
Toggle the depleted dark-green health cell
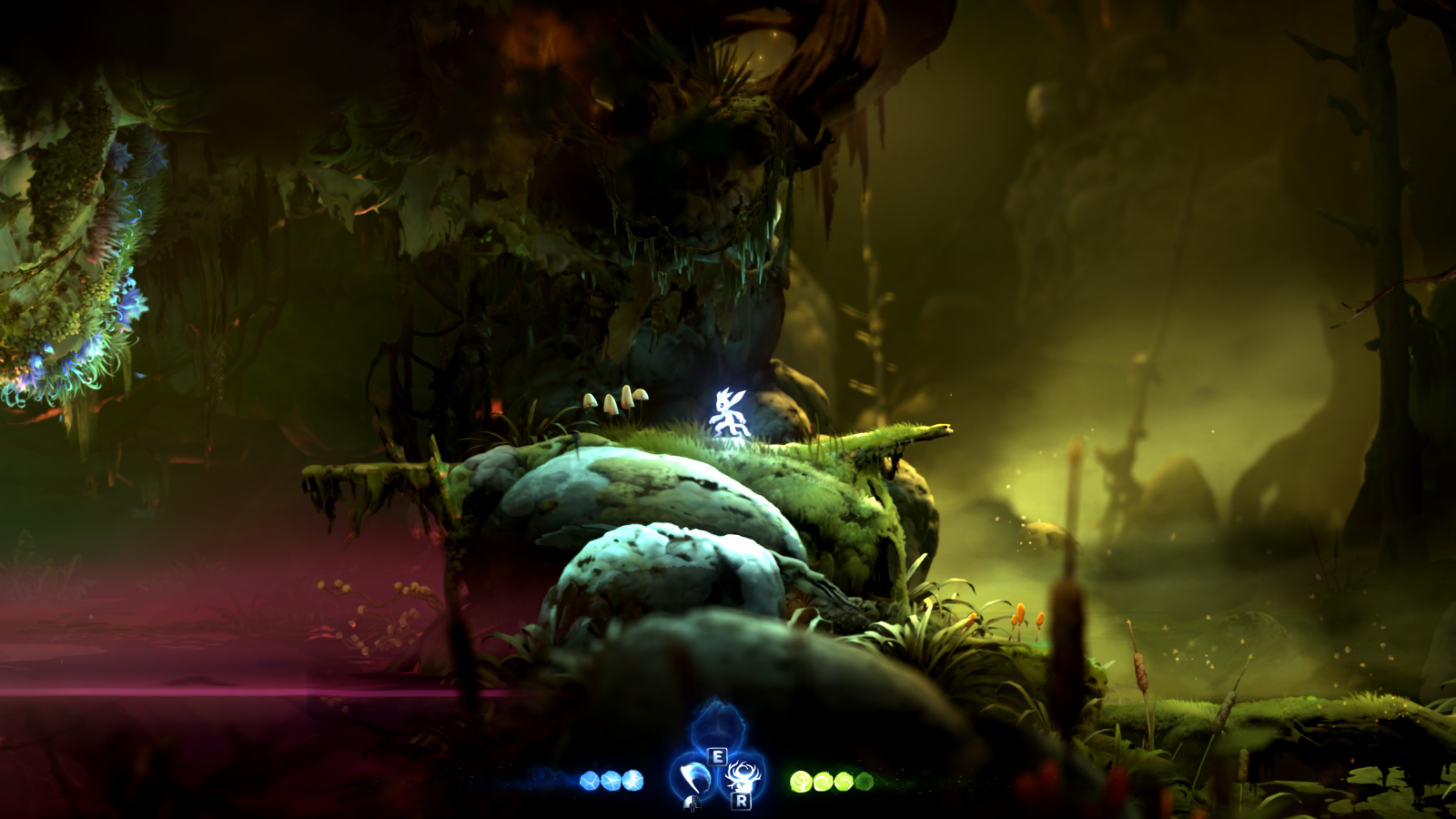click(x=863, y=781)
